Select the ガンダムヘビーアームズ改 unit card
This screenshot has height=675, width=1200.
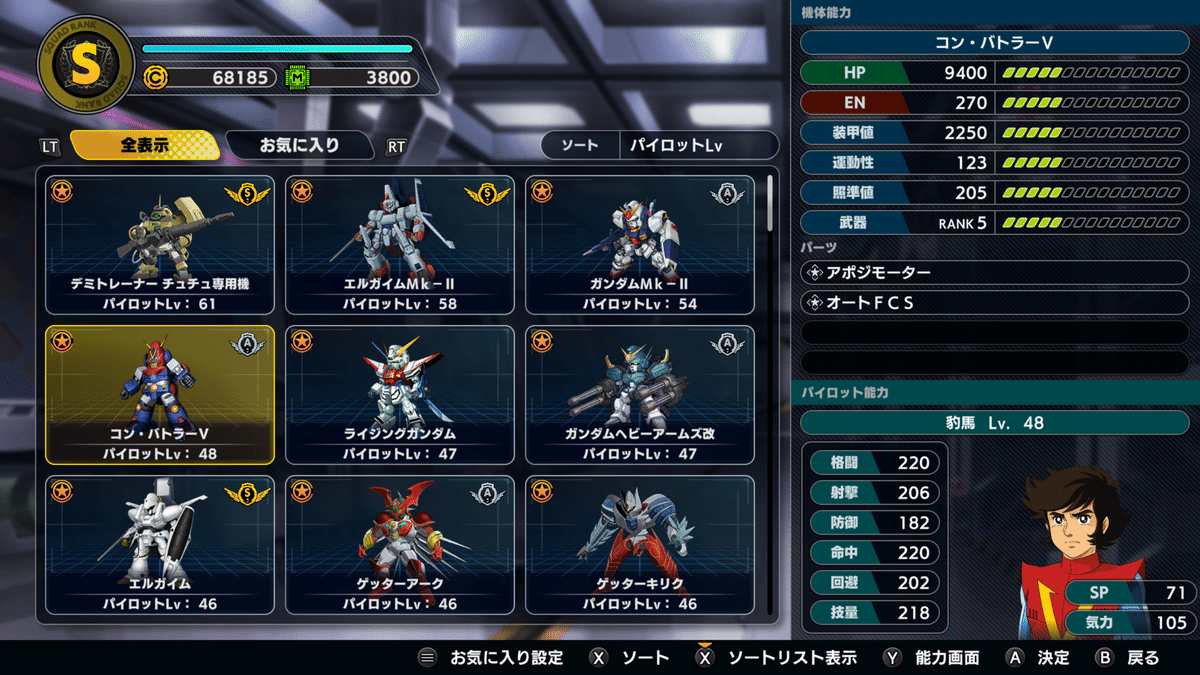(640, 395)
